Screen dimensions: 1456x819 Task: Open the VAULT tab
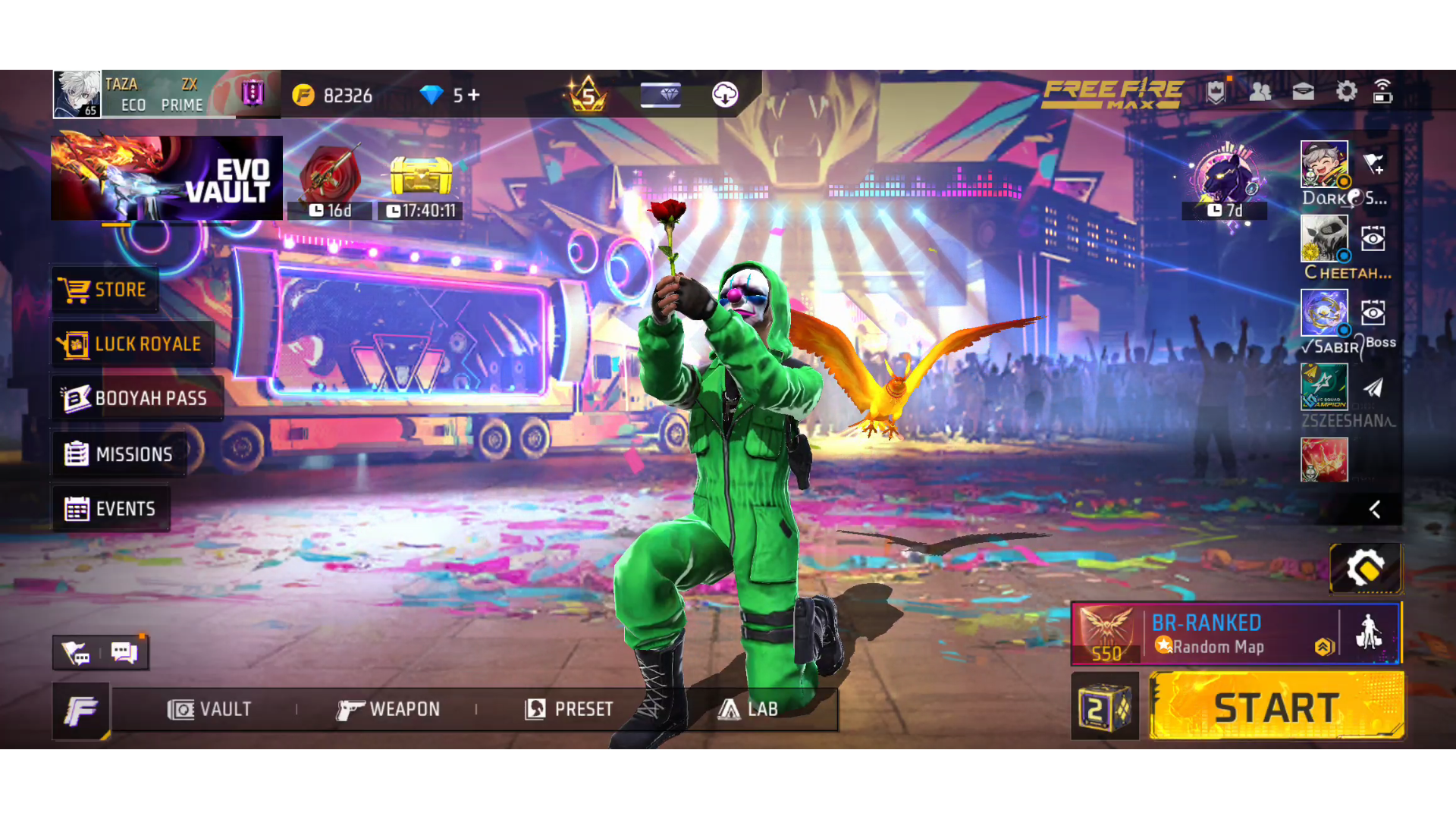point(209,709)
